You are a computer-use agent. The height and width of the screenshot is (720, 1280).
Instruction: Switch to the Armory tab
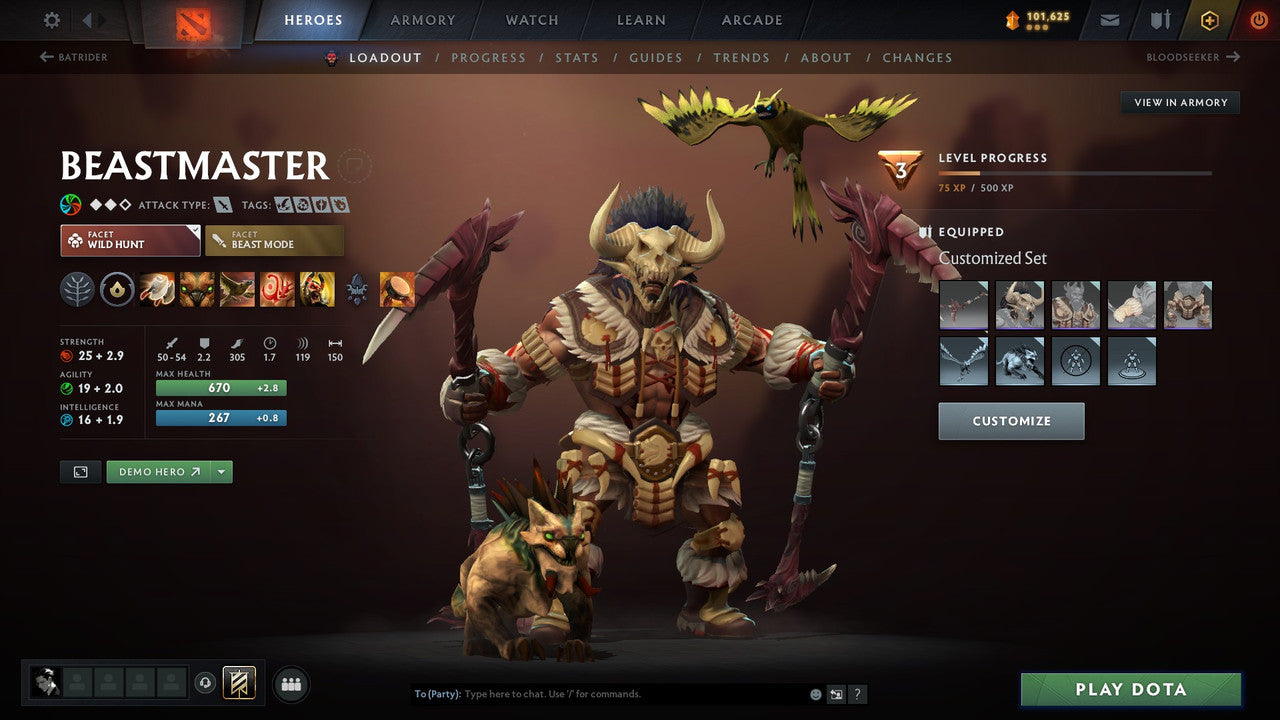[x=422, y=19]
